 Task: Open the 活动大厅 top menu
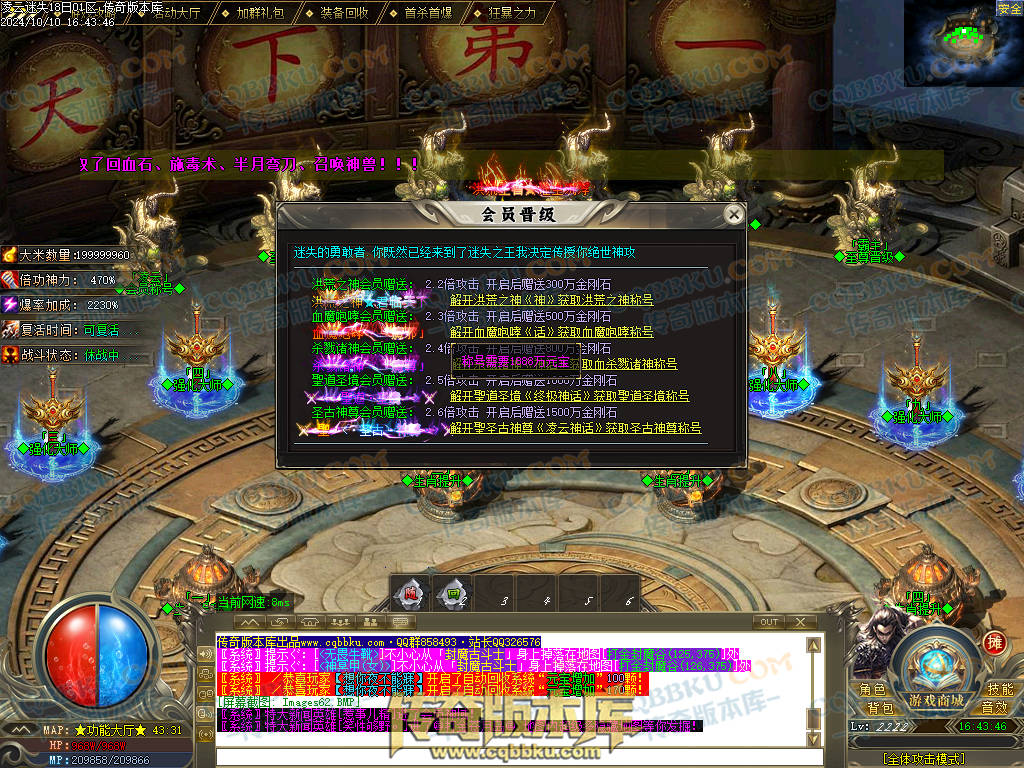(x=175, y=13)
